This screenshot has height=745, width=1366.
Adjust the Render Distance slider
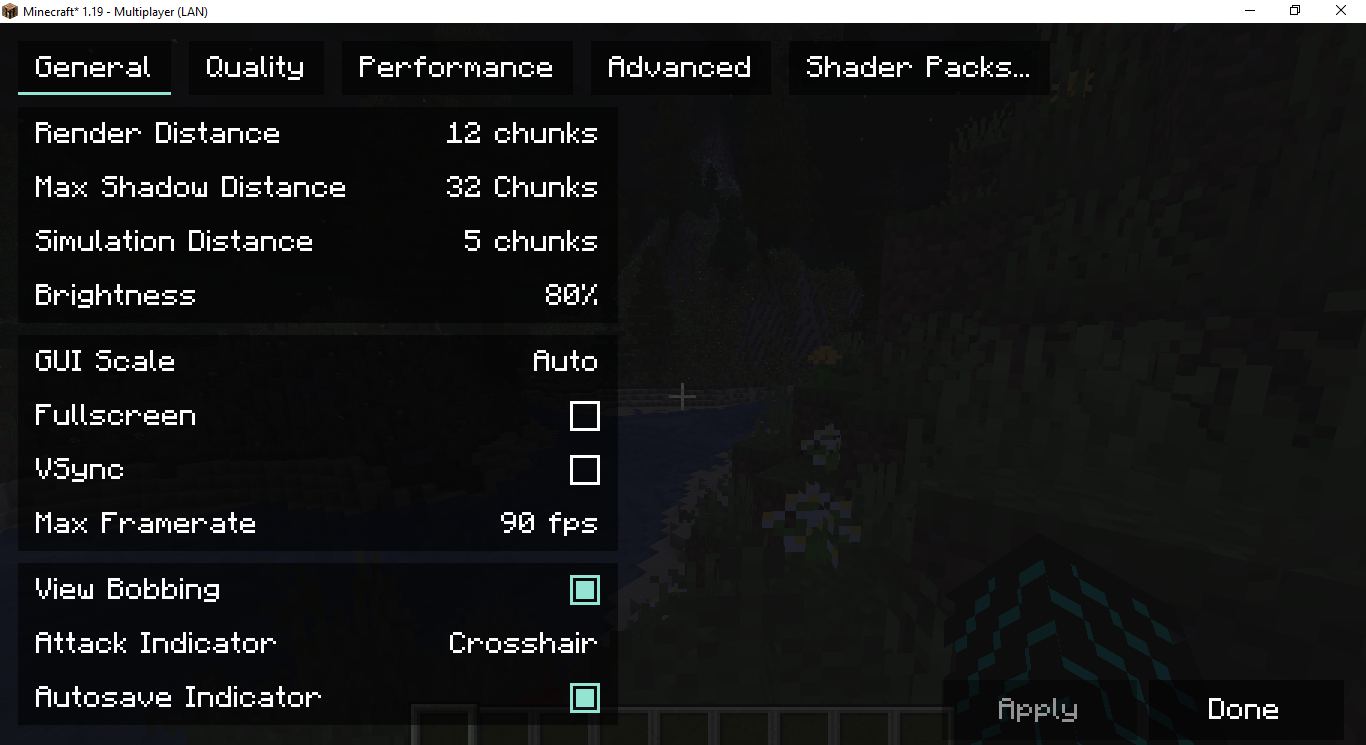[x=317, y=133]
